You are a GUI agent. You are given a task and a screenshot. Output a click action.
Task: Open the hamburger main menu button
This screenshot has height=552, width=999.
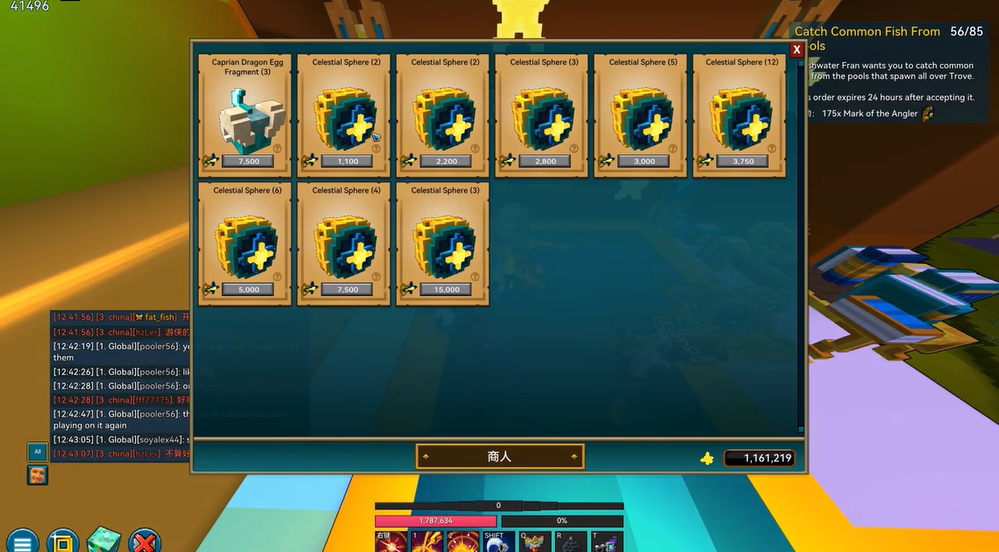pos(22,541)
